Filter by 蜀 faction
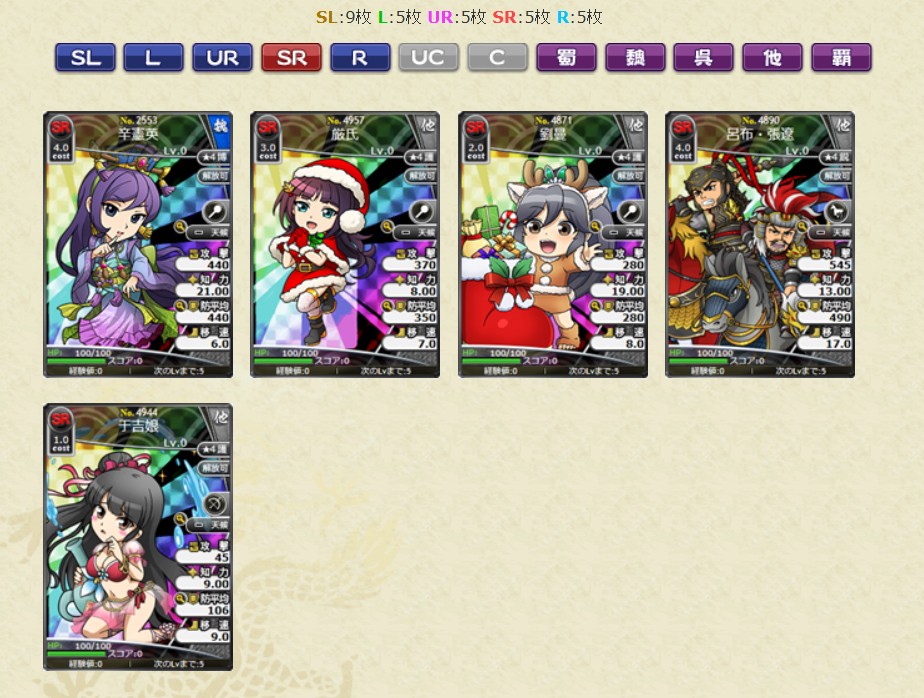Viewport: 924px width, 698px height. (566, 58)
